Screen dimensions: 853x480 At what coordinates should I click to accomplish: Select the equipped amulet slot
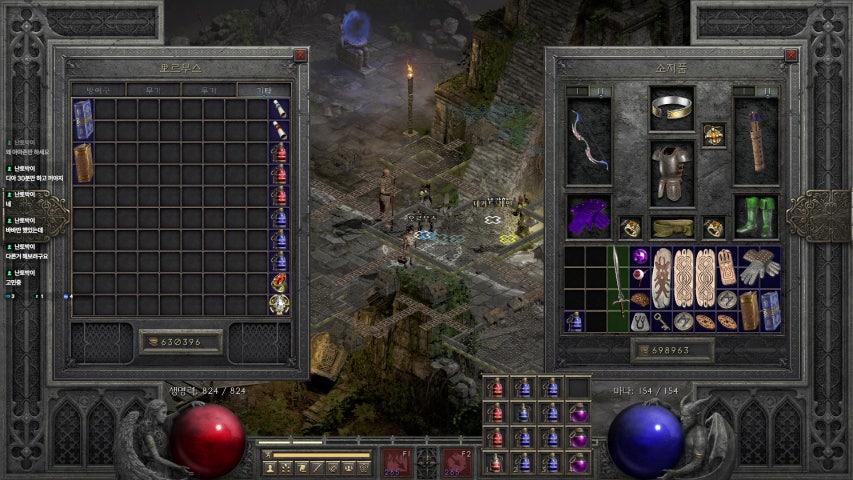[x=713, y=134]
